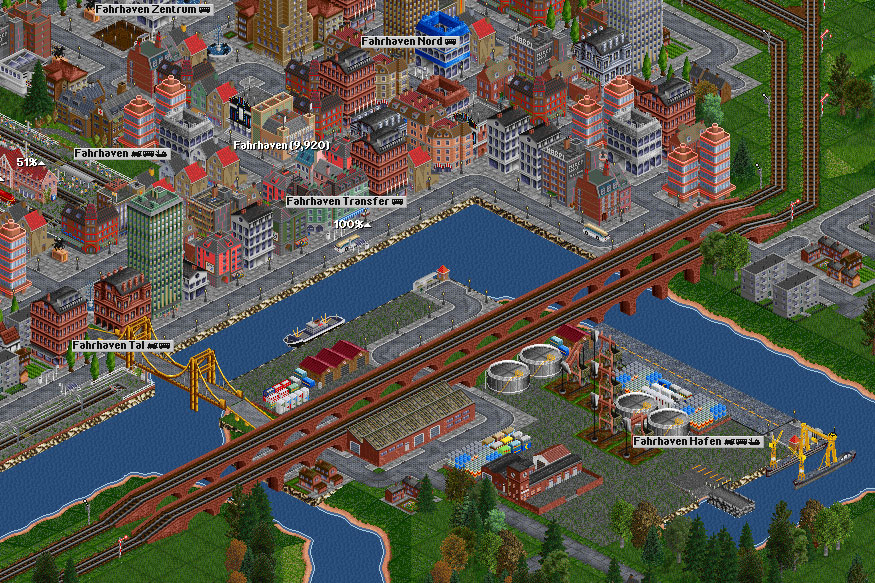Open the Fahrhaven Zentrum station sign
The image size is (875, 583).
click(153, 8)
